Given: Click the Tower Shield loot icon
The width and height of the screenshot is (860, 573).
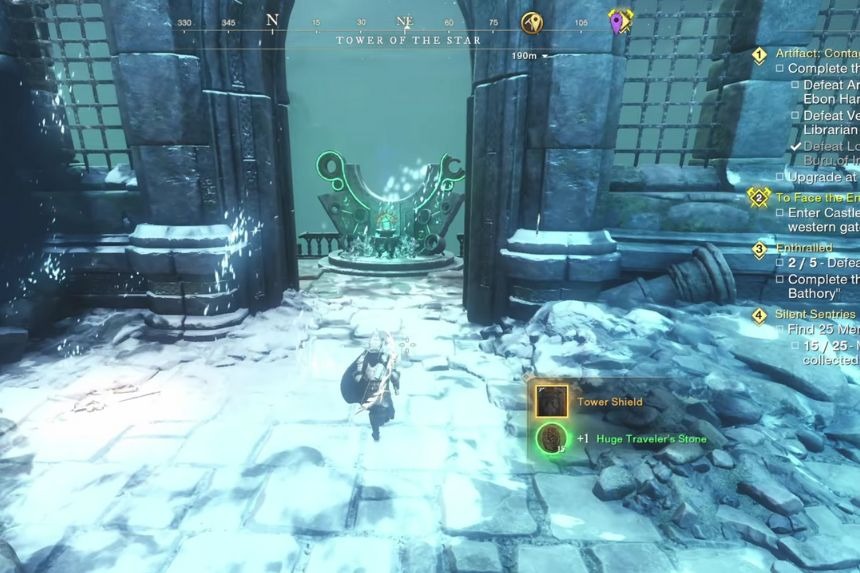Looking at the screenshot, I should coord(551,401).
